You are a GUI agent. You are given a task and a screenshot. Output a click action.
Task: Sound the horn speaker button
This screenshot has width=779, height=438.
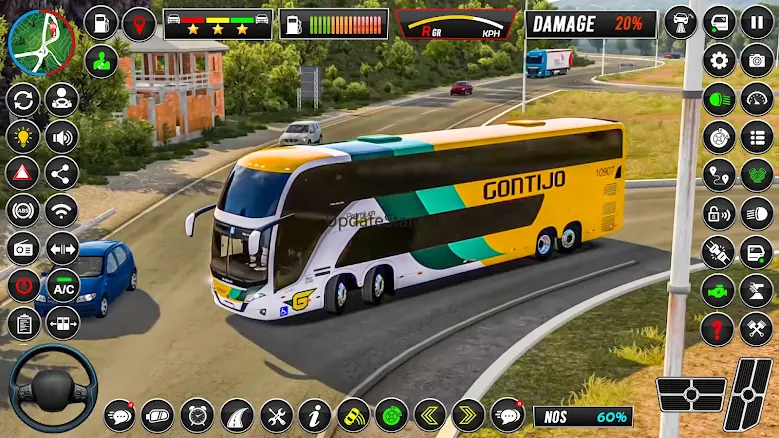(62, 136)
